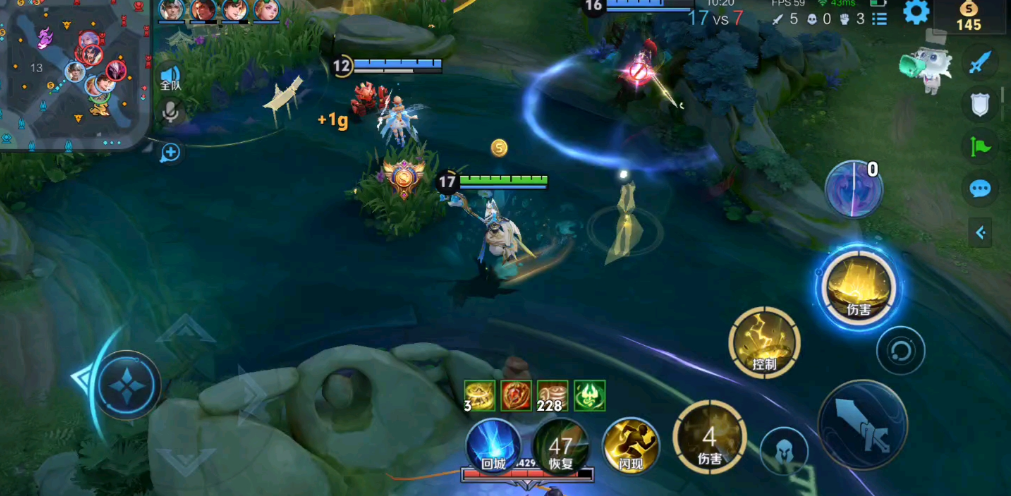Select the shield defend signal icon
Image resolution: width=1011 pixels, height=496 pixels.
[x=980, y=104]
